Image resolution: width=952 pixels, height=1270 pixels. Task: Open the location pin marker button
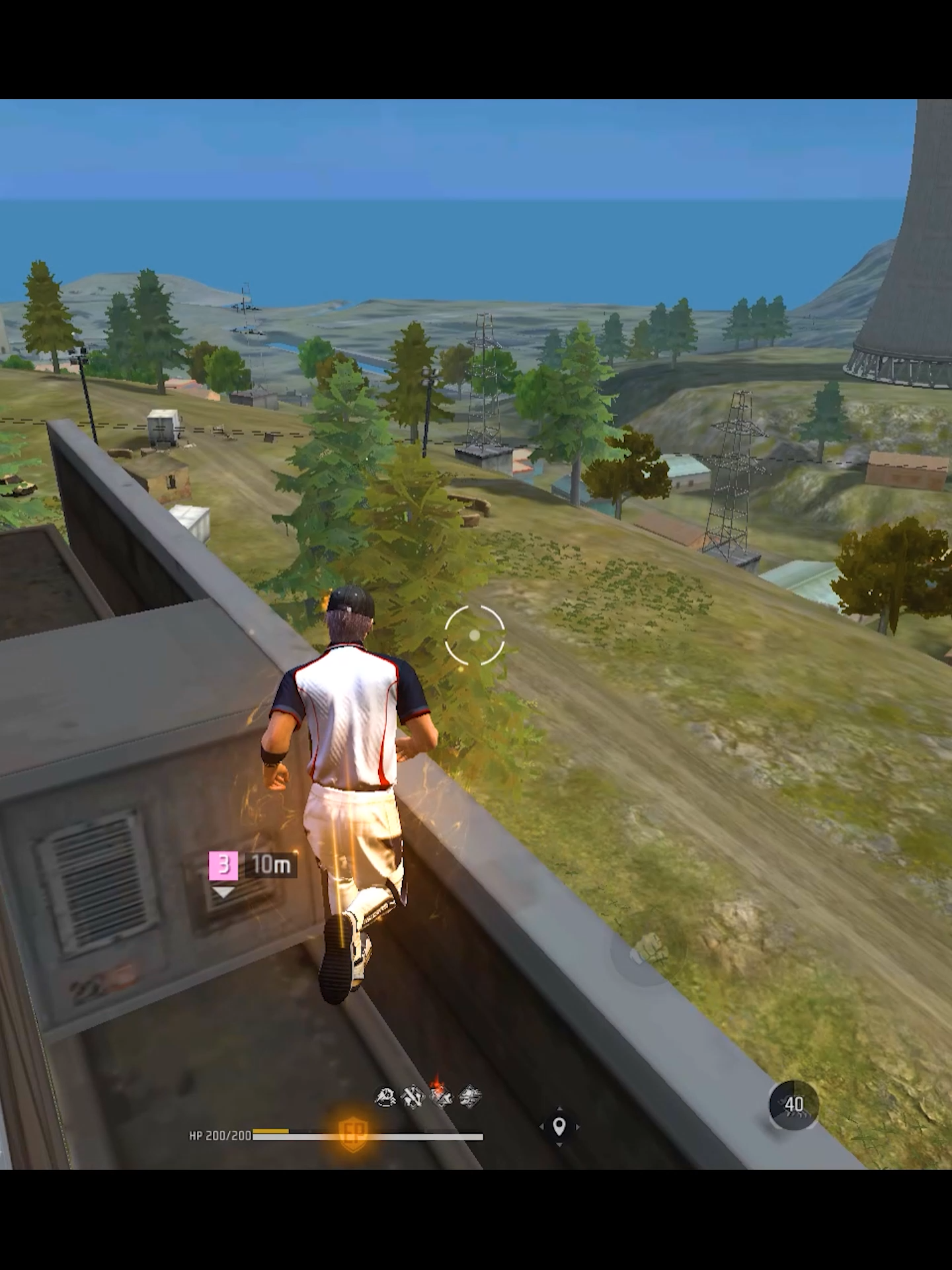[x=559, y=1127]
